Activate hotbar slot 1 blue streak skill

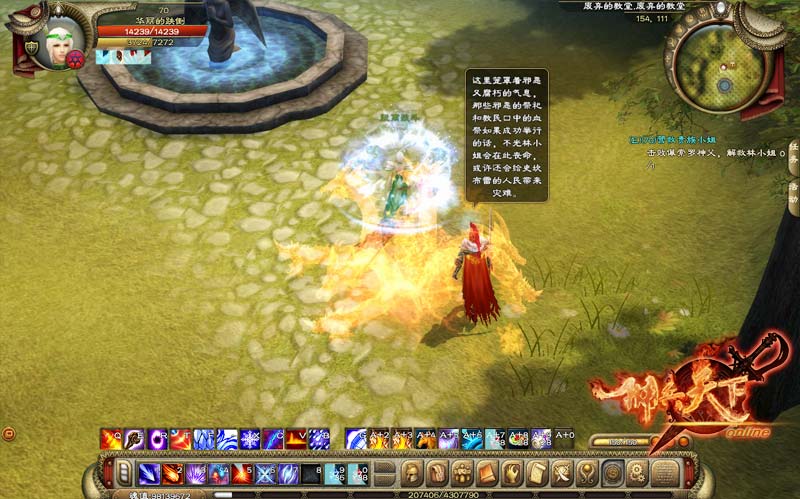(x=149, y=473)
